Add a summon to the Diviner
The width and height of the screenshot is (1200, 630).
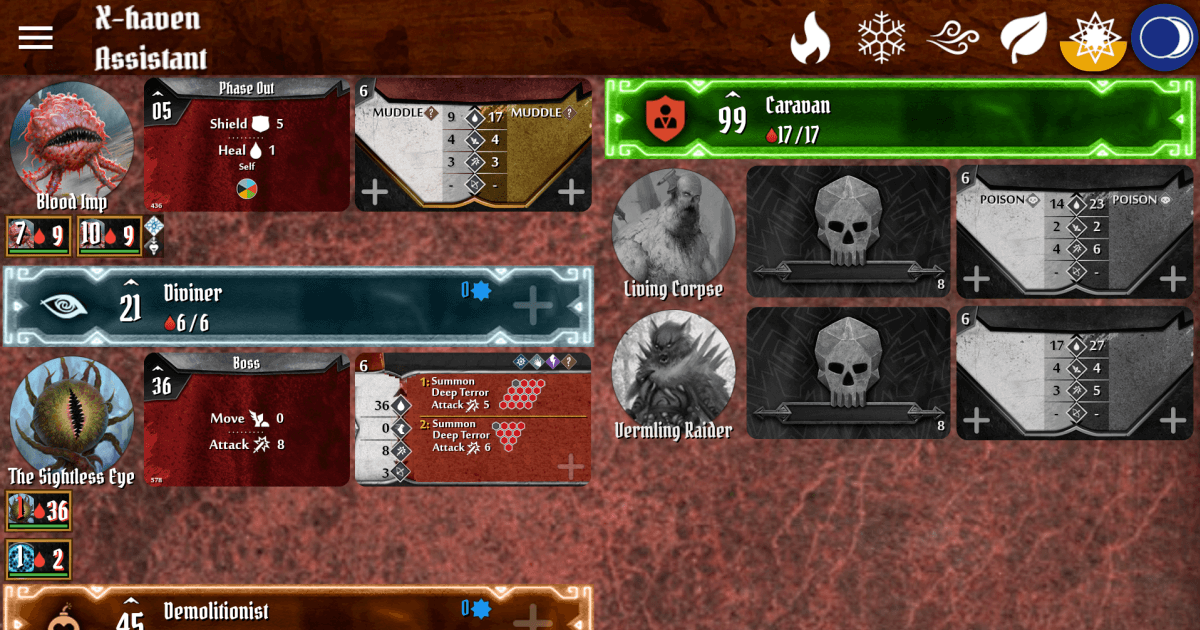click(x=532, y=306)
